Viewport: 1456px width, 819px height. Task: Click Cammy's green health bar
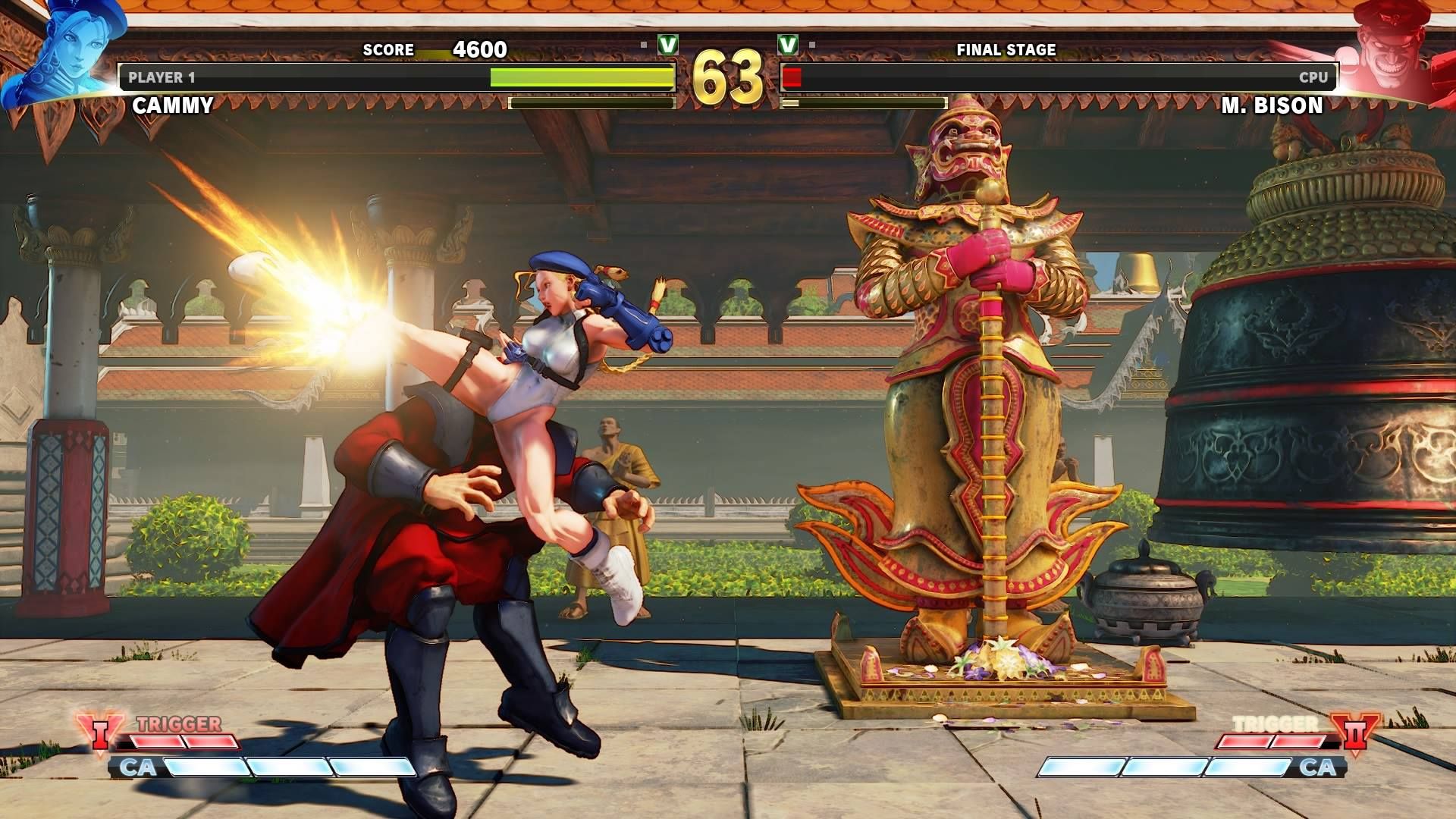pyautogui.click(x=584, y=76)
